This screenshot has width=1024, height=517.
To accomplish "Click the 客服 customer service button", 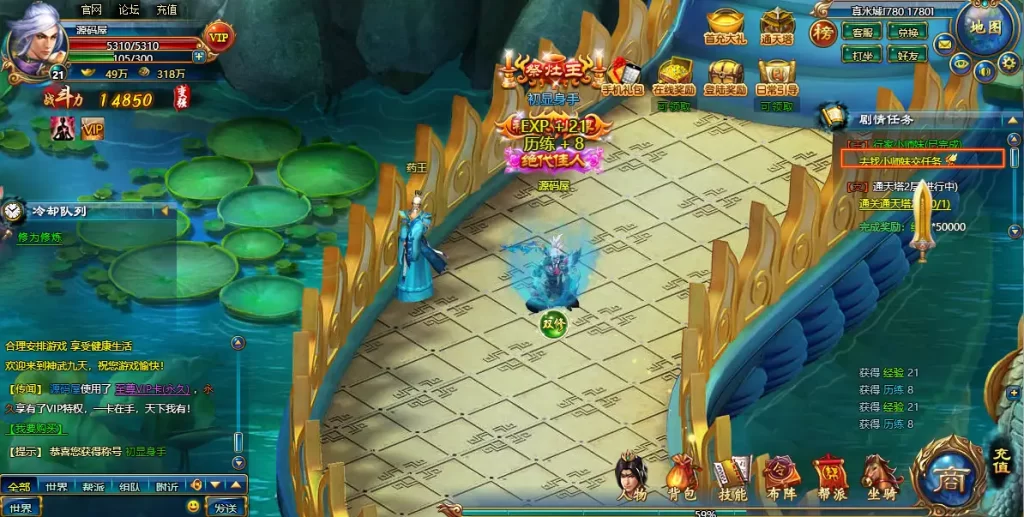I will (861, 32).
